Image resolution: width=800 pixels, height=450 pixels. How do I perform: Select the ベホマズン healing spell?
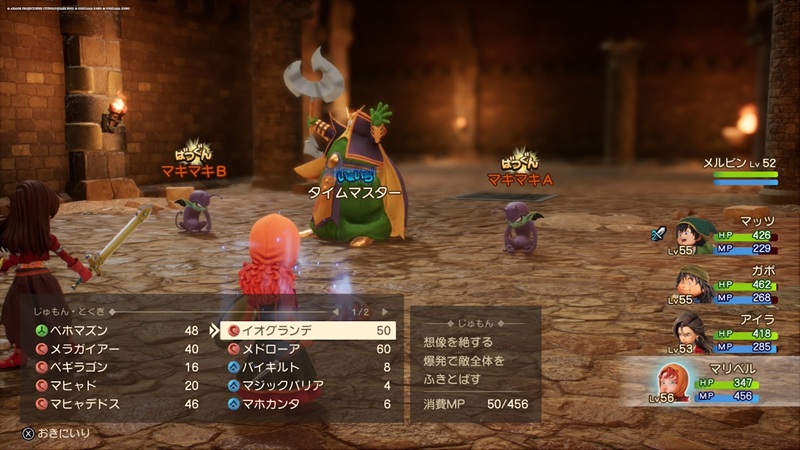coord(110,329)
